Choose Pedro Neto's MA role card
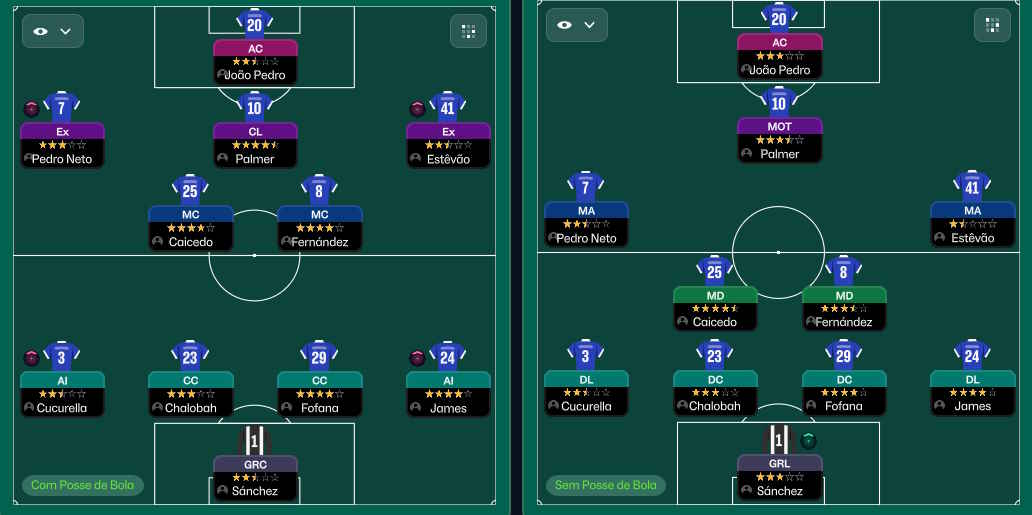The height and width of the screenshot is (515, 1032). 586,224
